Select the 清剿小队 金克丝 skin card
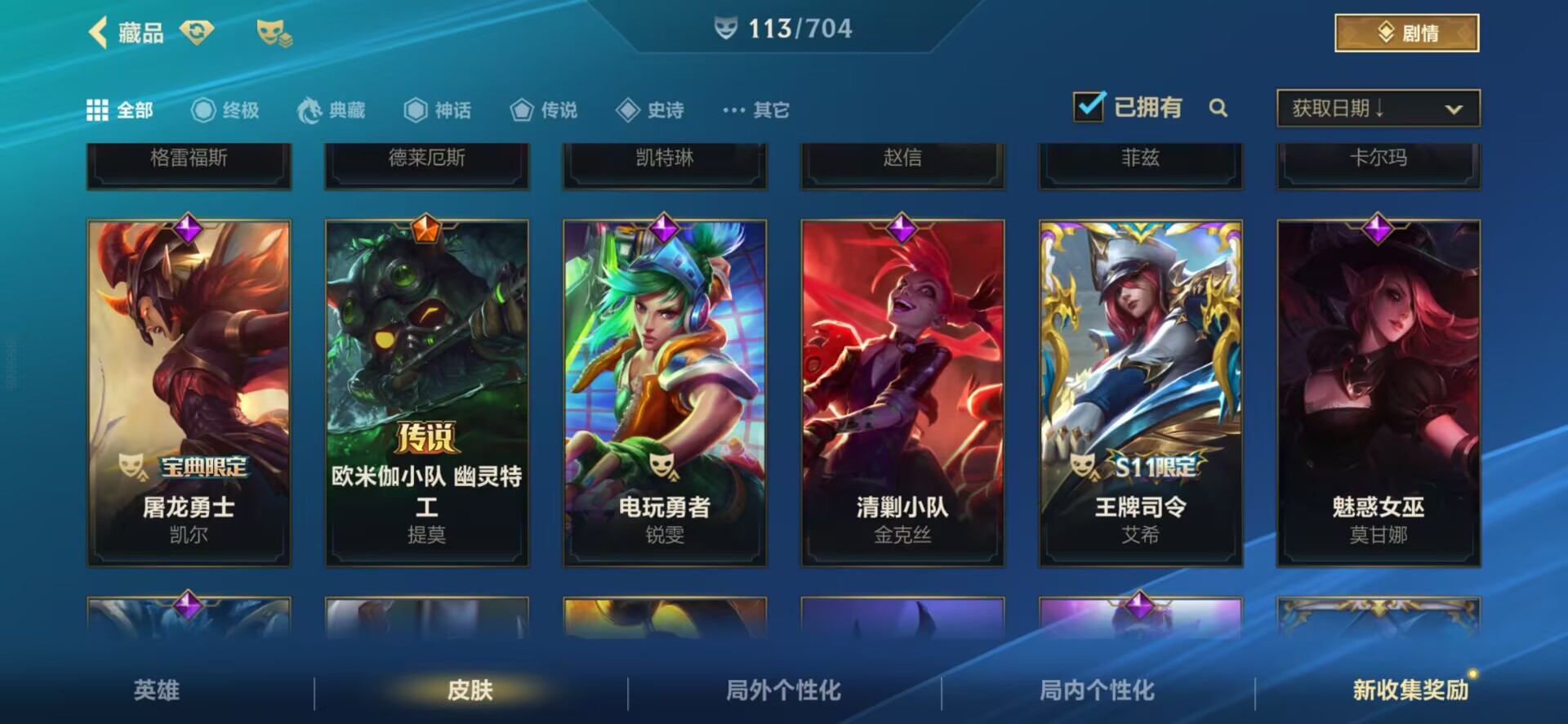This screenshot has height=724, width=1568. pyautogui.click(x=902, y=392)
